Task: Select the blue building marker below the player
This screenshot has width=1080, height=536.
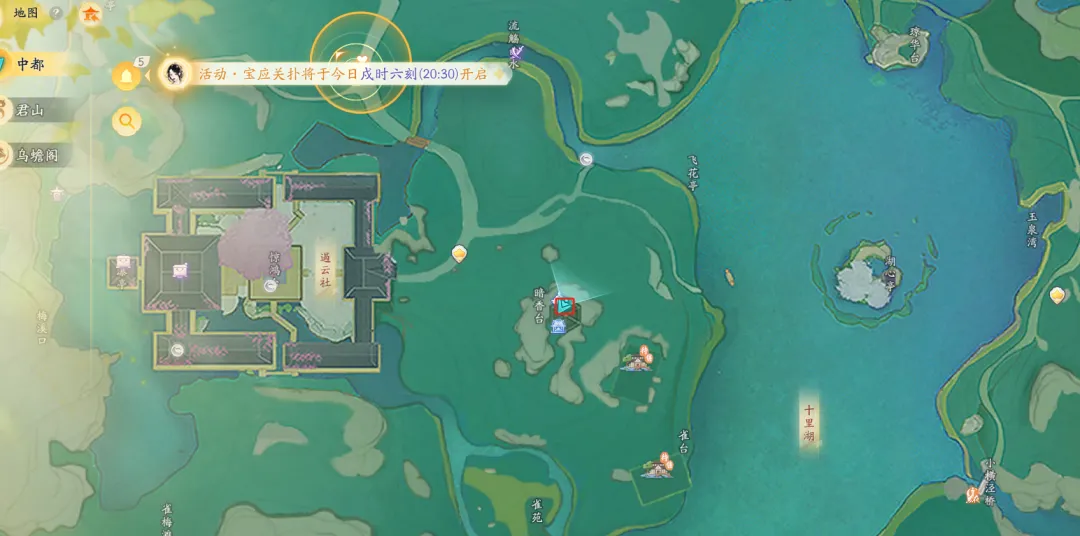Action: [x=558, y=326]
